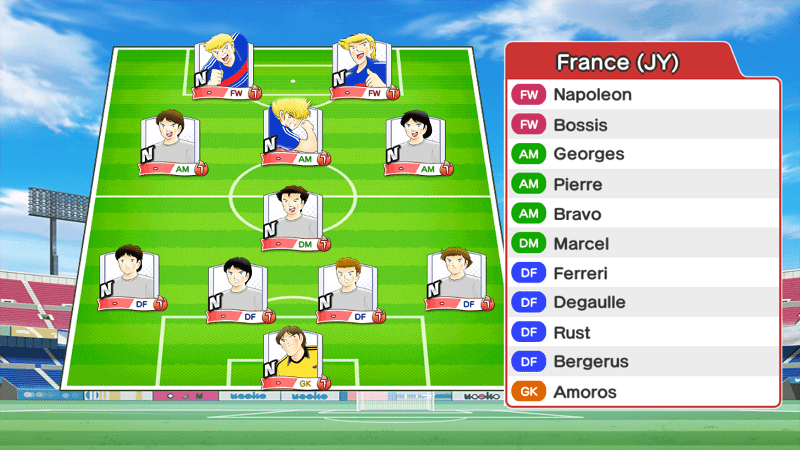The height and width of the screenshot is (450, 800).
Task: Select the FW card with striped red-blue shirt
Action: click(x=224, y=67)
